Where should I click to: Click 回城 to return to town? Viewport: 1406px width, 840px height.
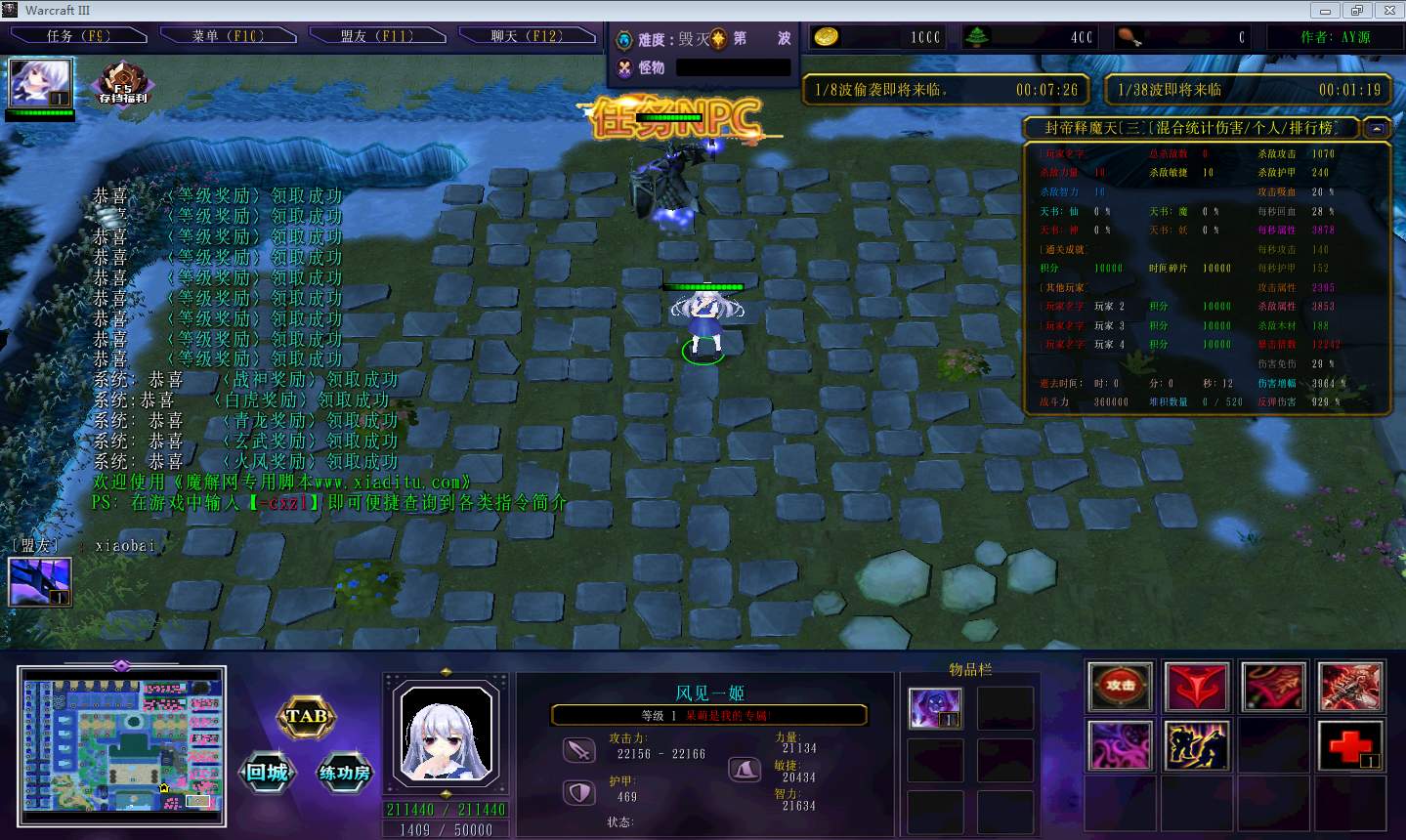click(x=267, y=774)
